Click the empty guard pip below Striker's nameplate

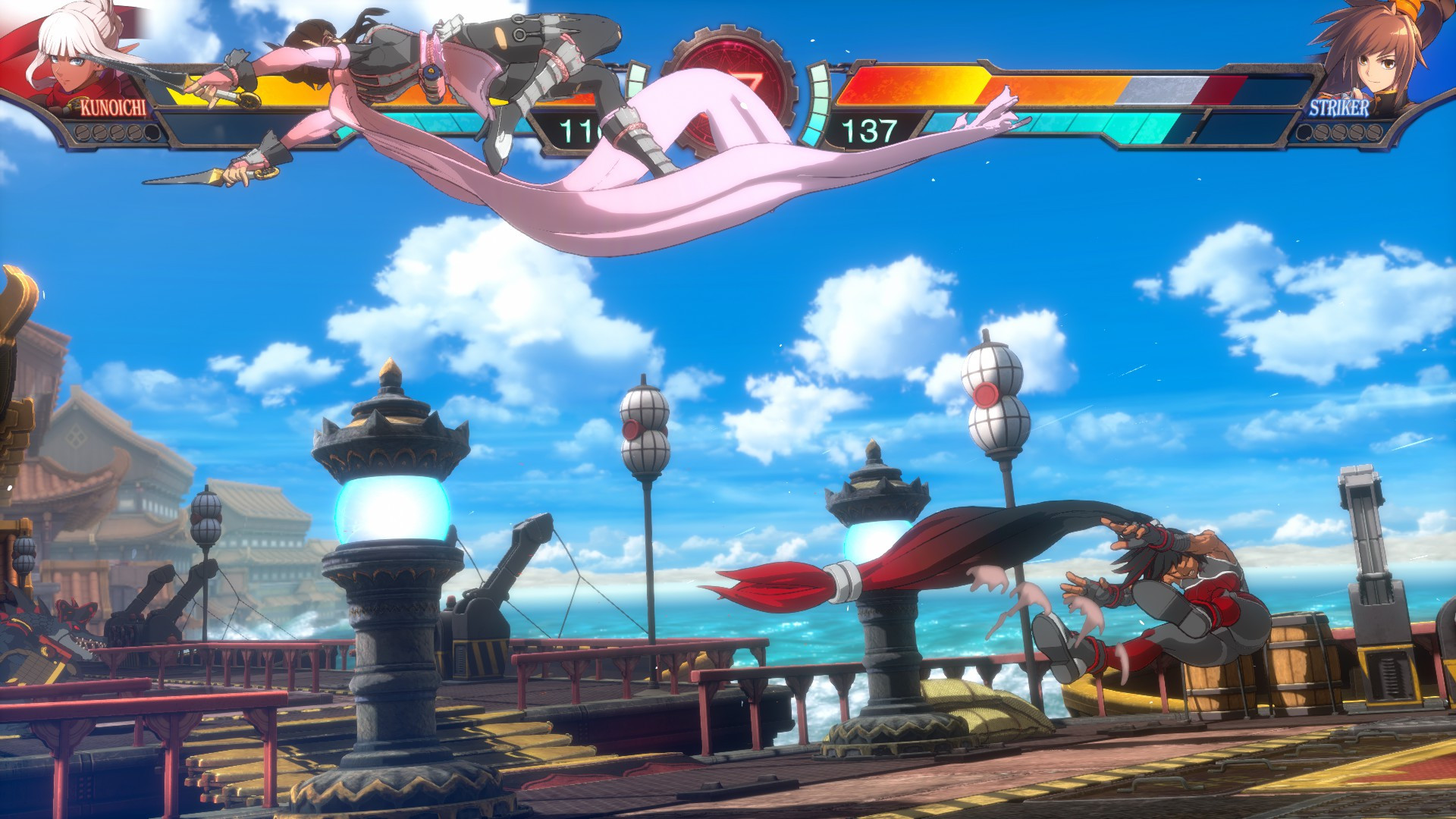point(1306,133)
